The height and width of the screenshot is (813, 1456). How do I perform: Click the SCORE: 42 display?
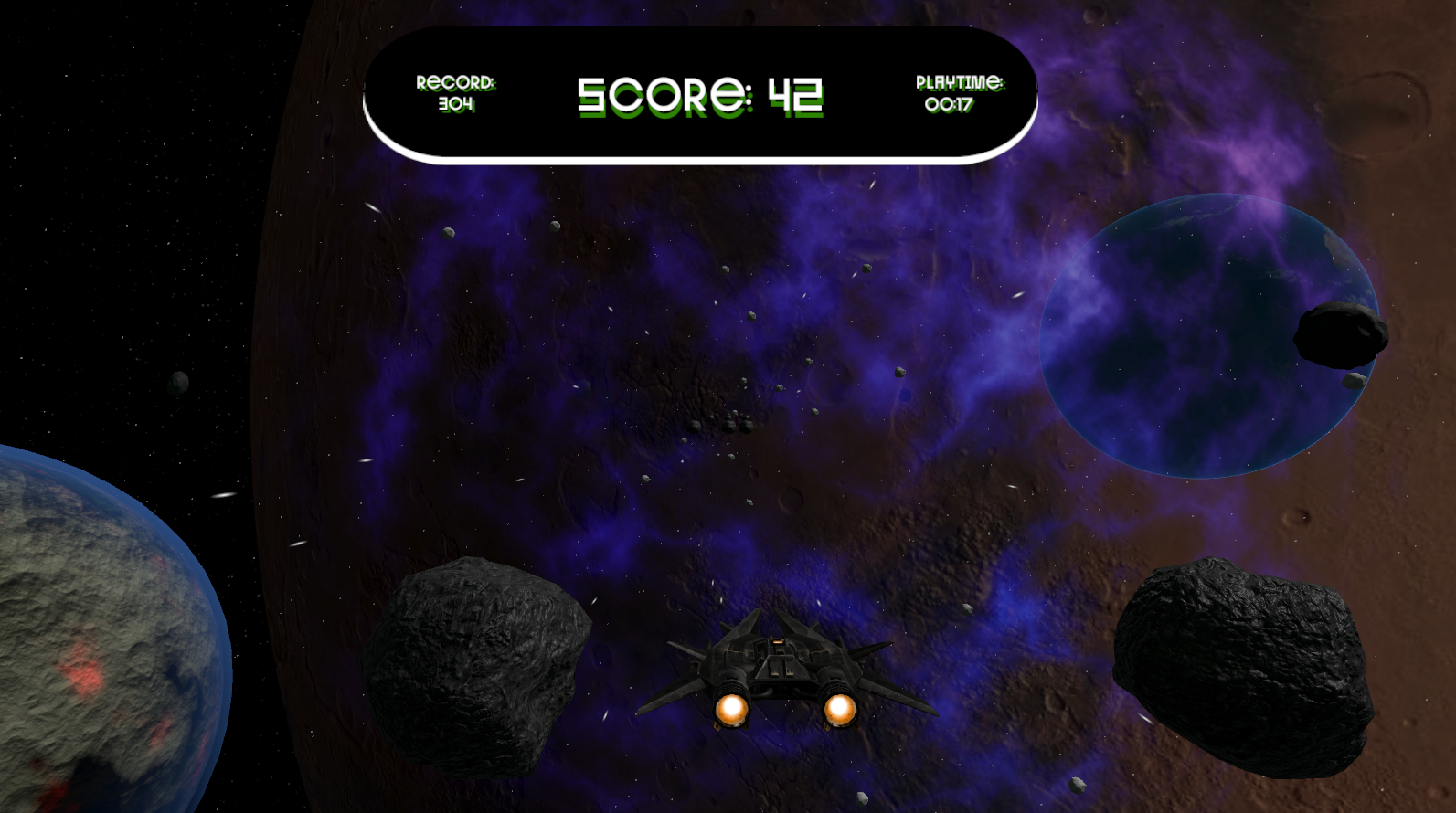pyautogui.click(x=700, y=94)
